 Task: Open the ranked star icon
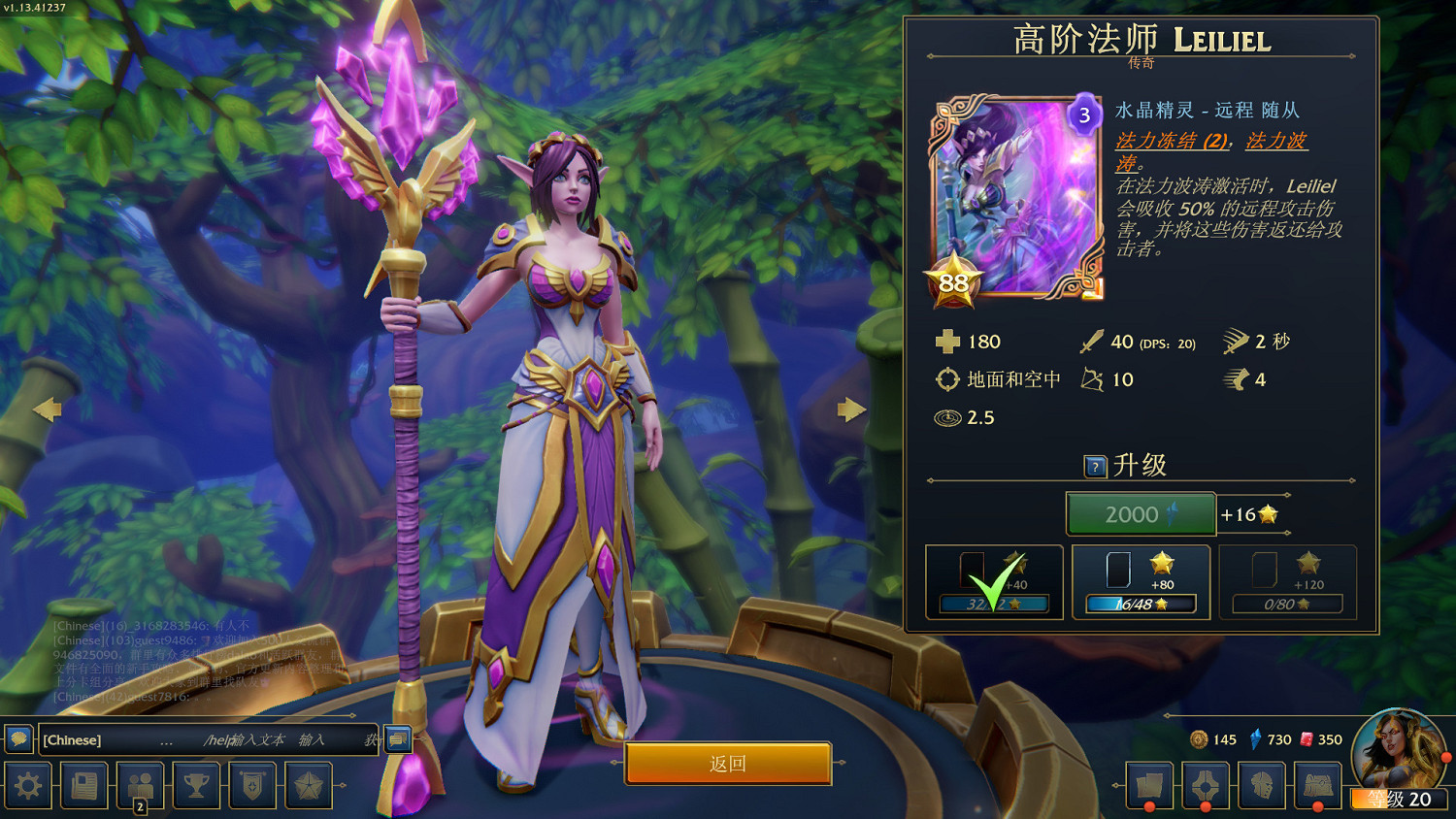click(x=309, y=785)
